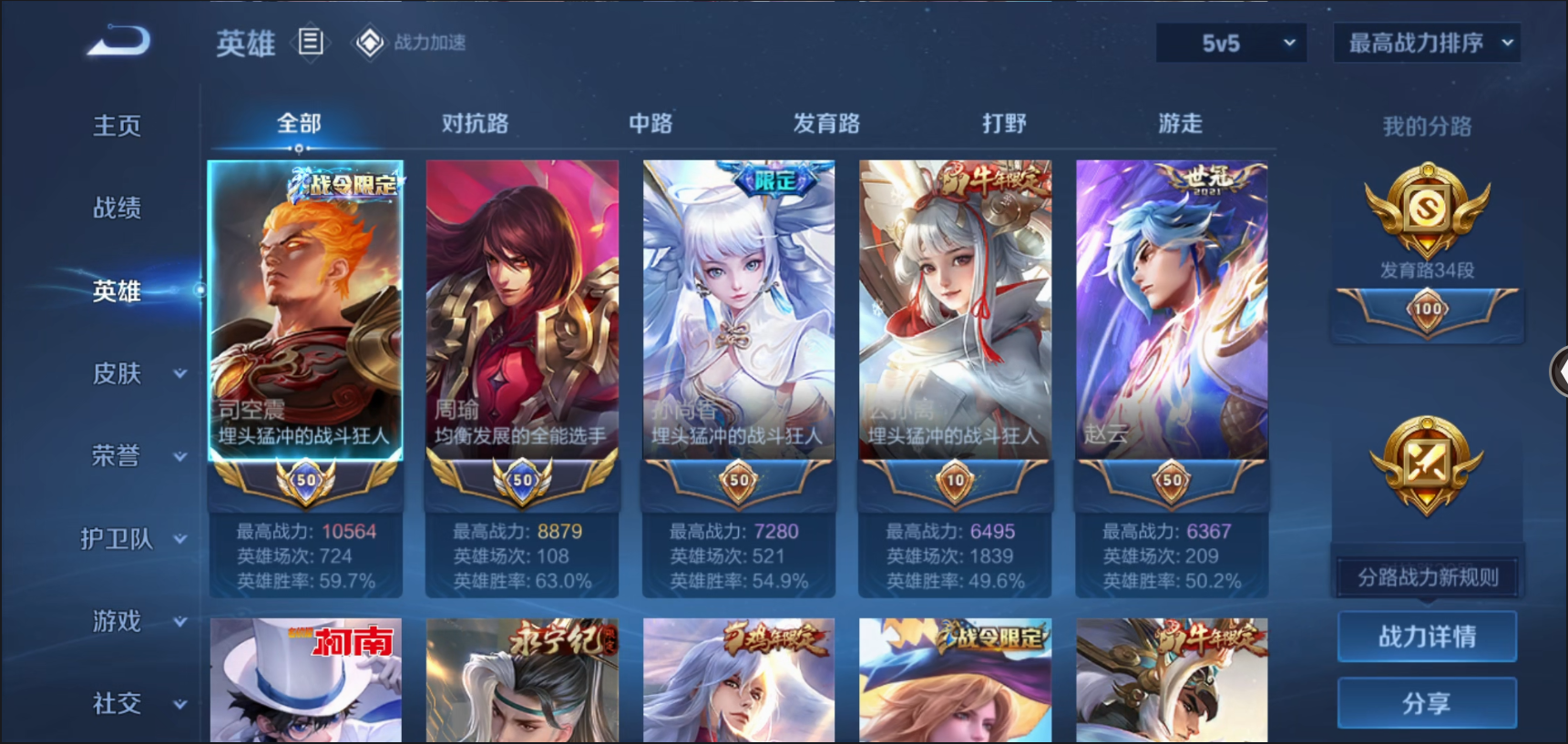Select the 司空震 hero card

[x=305, y=310]
